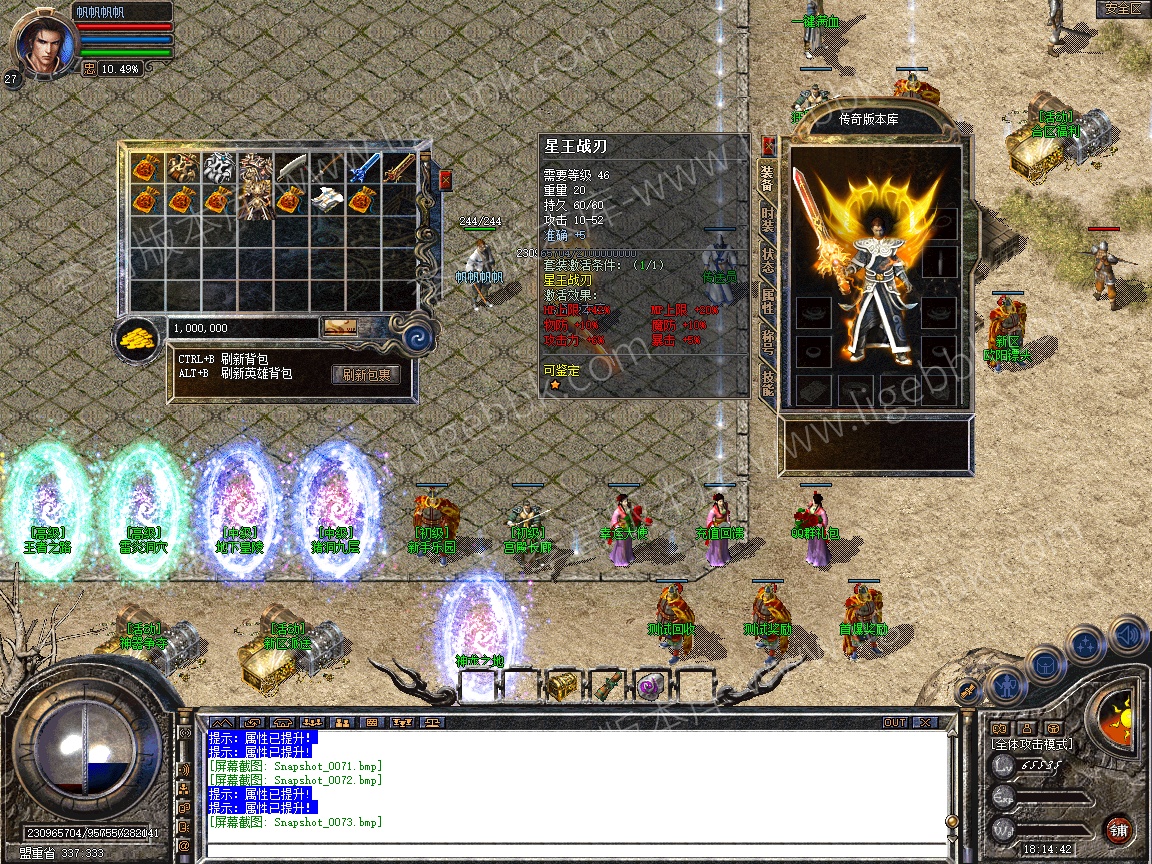Close the inventory bag window
Screen dimensions: 1152x864
[445, 180]
